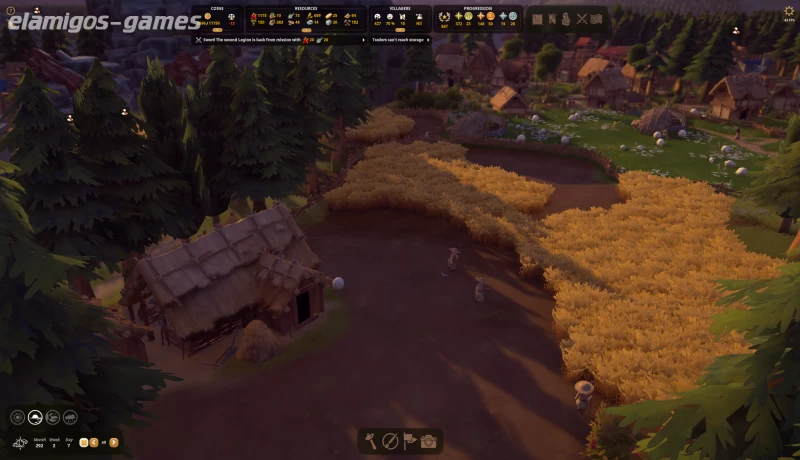Open the Progression panel

477,17
